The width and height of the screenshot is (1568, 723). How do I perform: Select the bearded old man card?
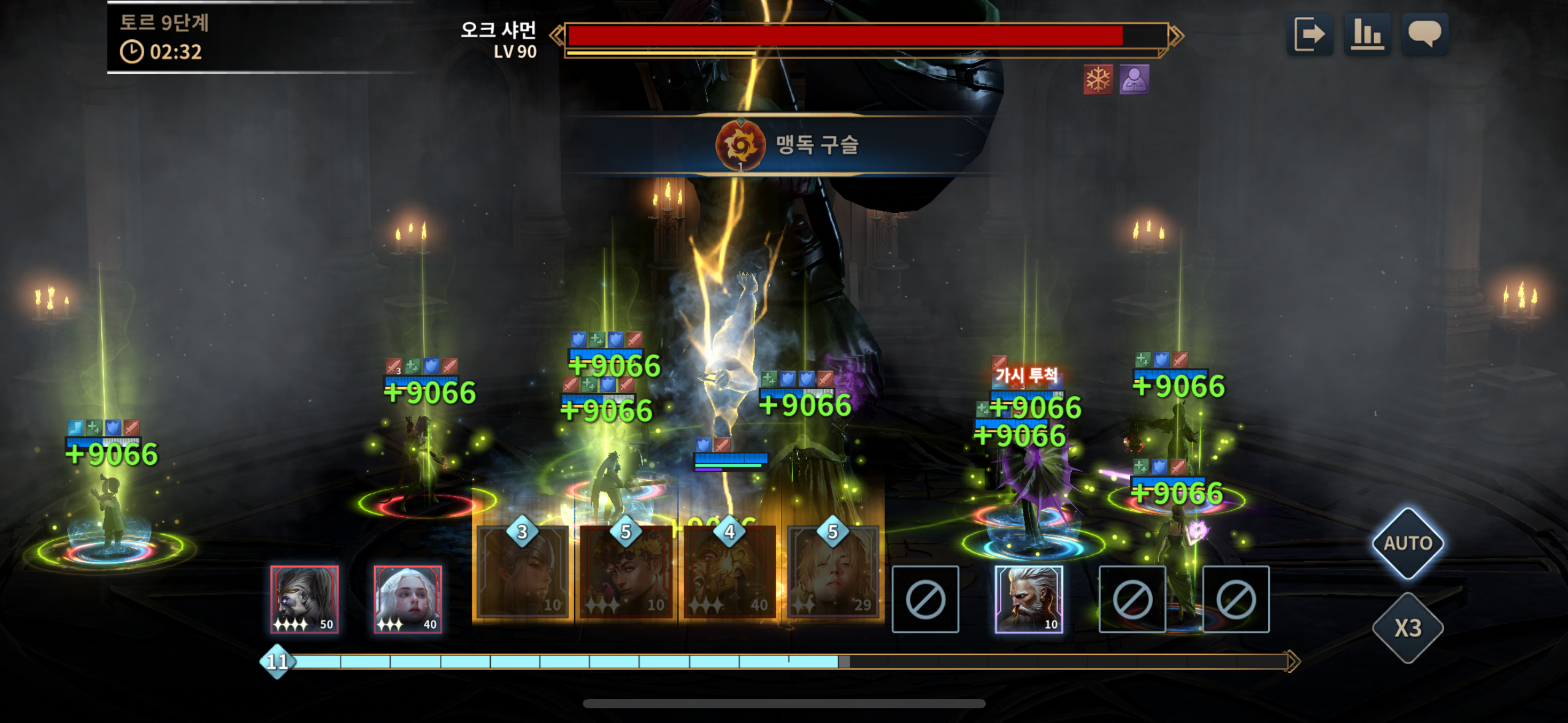[1029, 599]
